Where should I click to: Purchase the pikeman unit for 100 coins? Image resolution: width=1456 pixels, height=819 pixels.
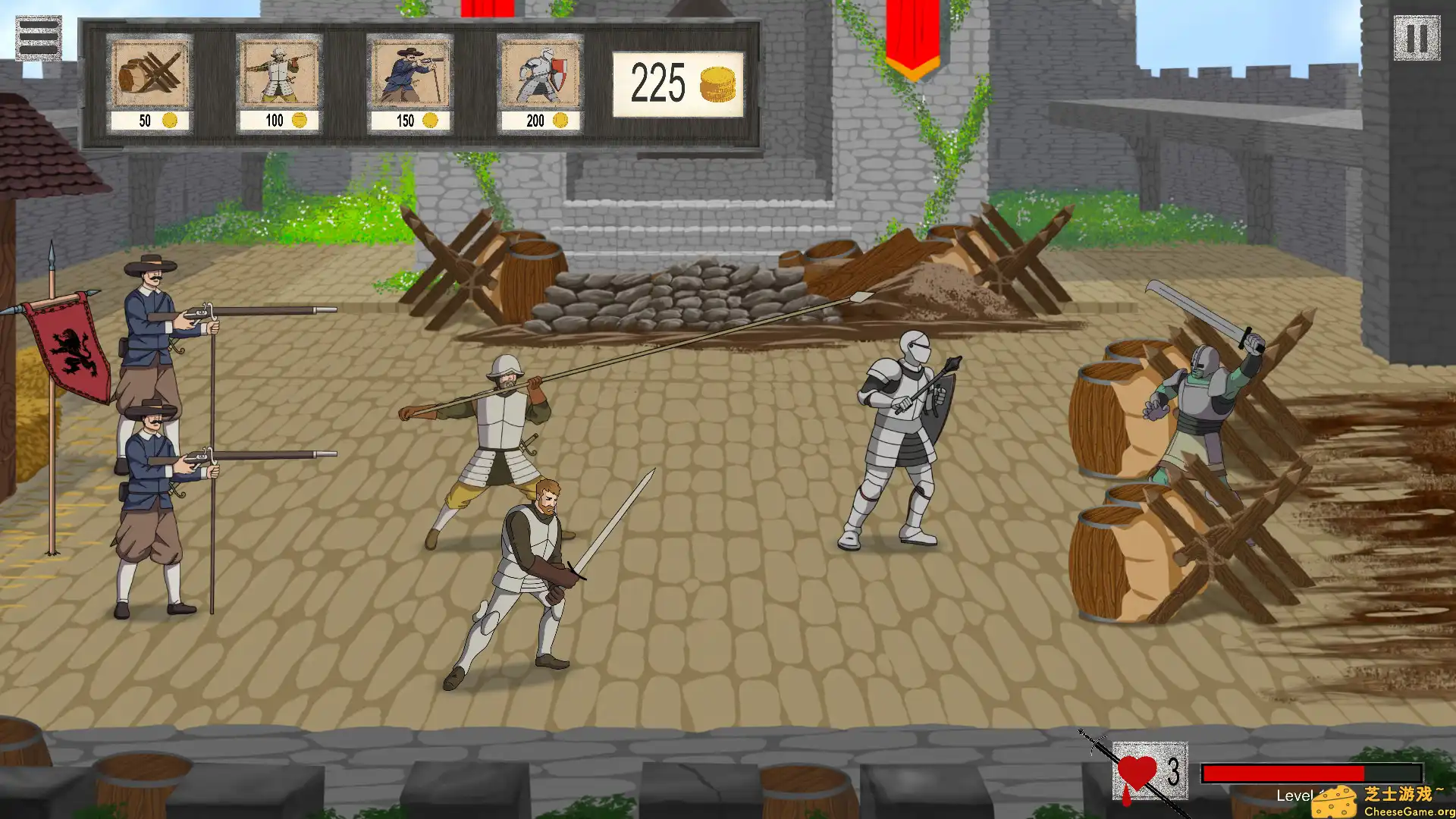coord(279,76)
